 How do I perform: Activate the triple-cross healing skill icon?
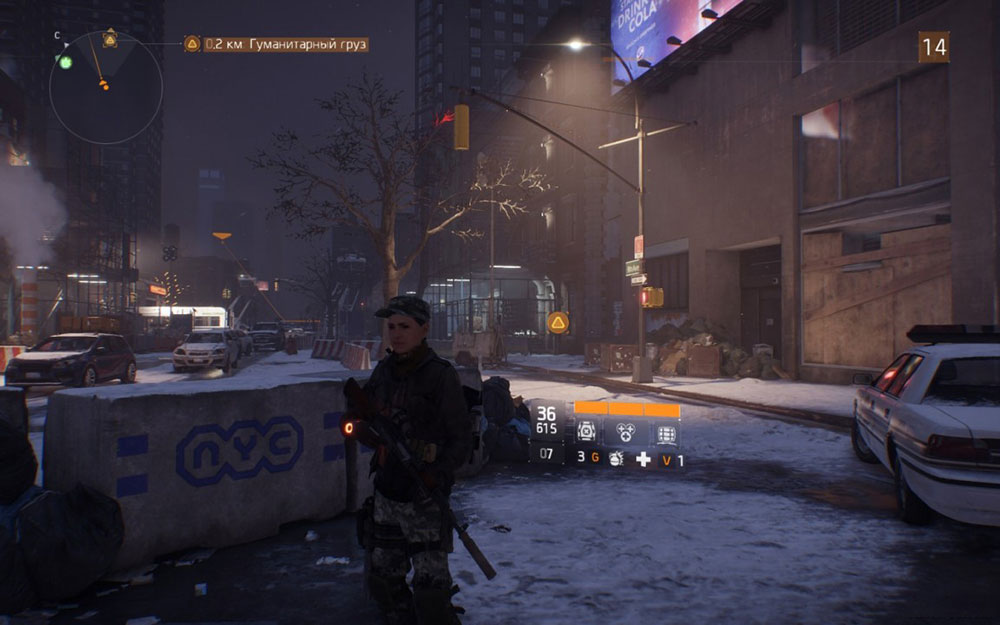(x=627, y=432)
